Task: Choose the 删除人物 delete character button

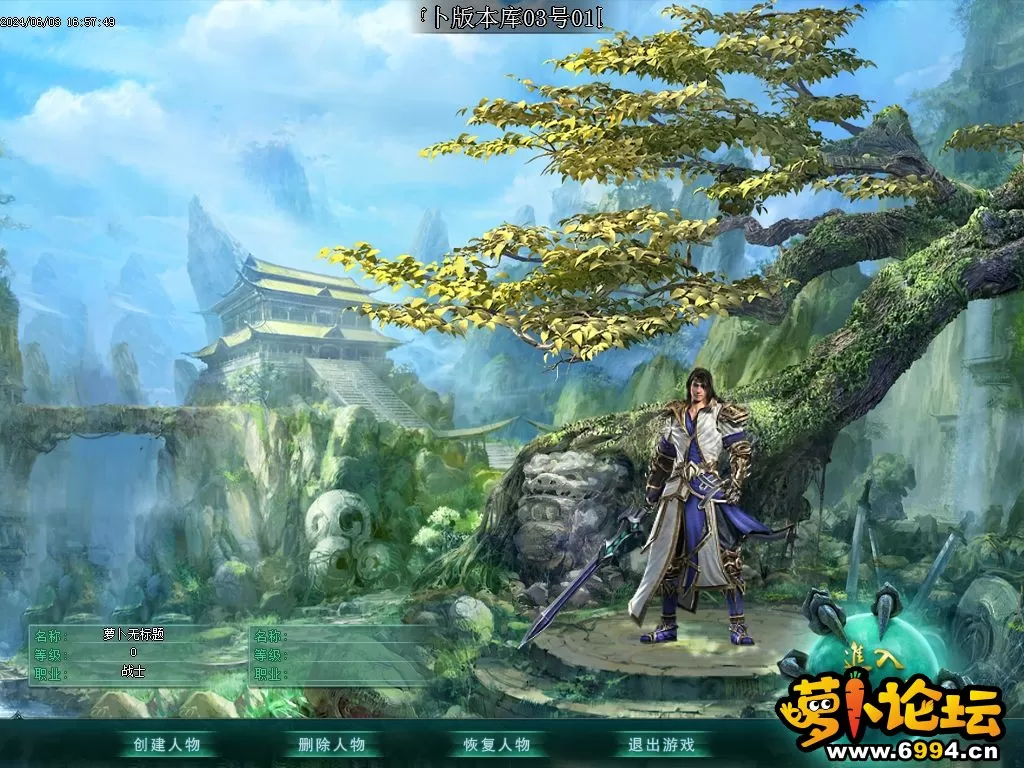Action: click(x=332, y=744)
